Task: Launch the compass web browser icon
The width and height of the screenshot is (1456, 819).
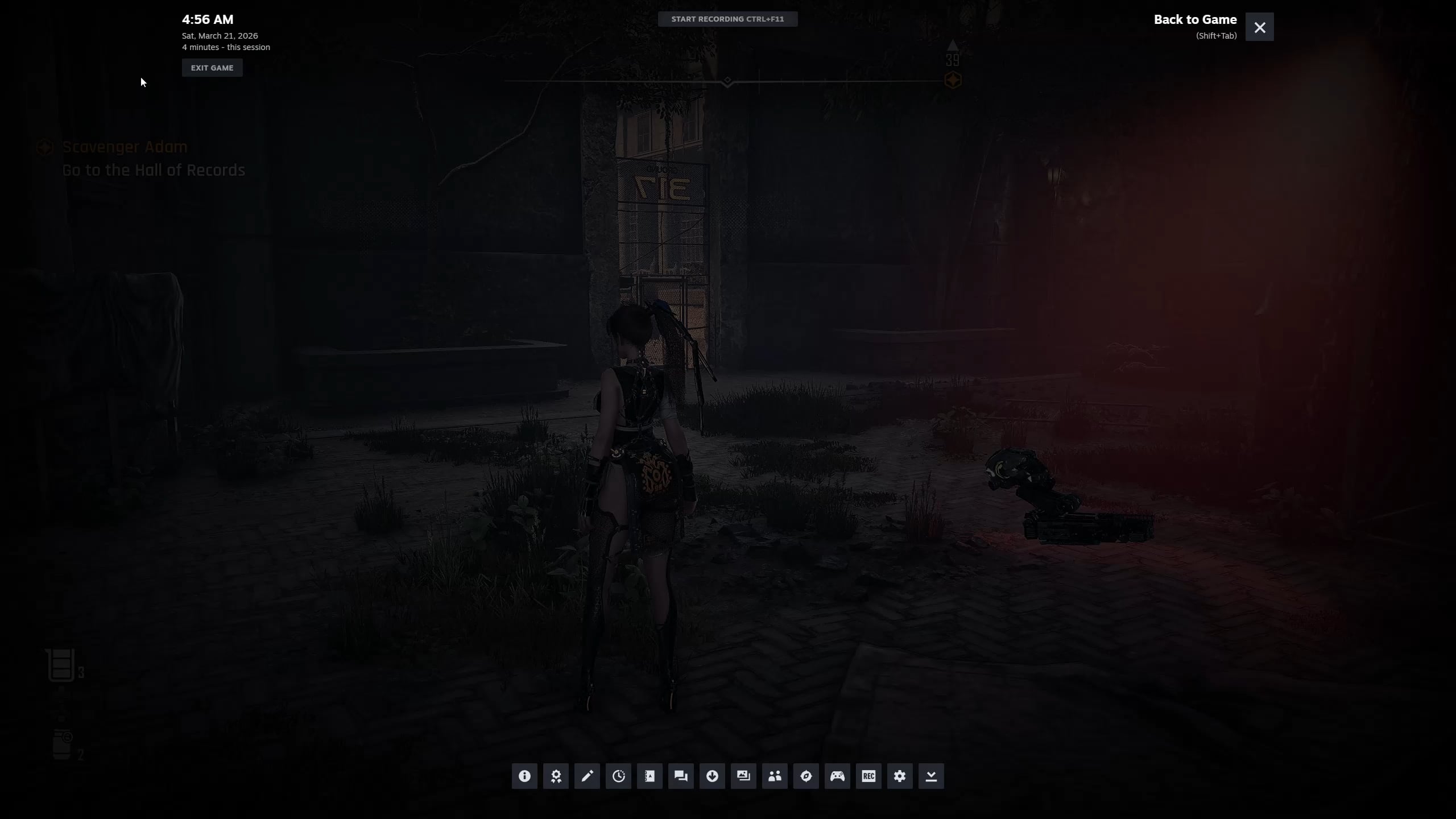Action: (806, 776)
